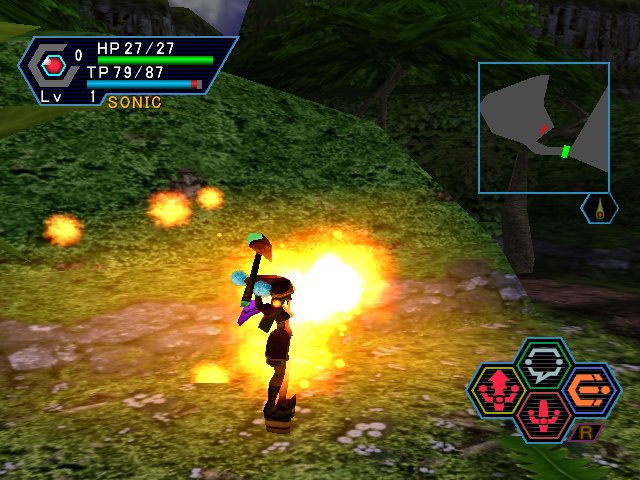This screenshot has height=480, width=640.
Task: Click the red gem section ID emblem
Action: [x=55, y=66]
